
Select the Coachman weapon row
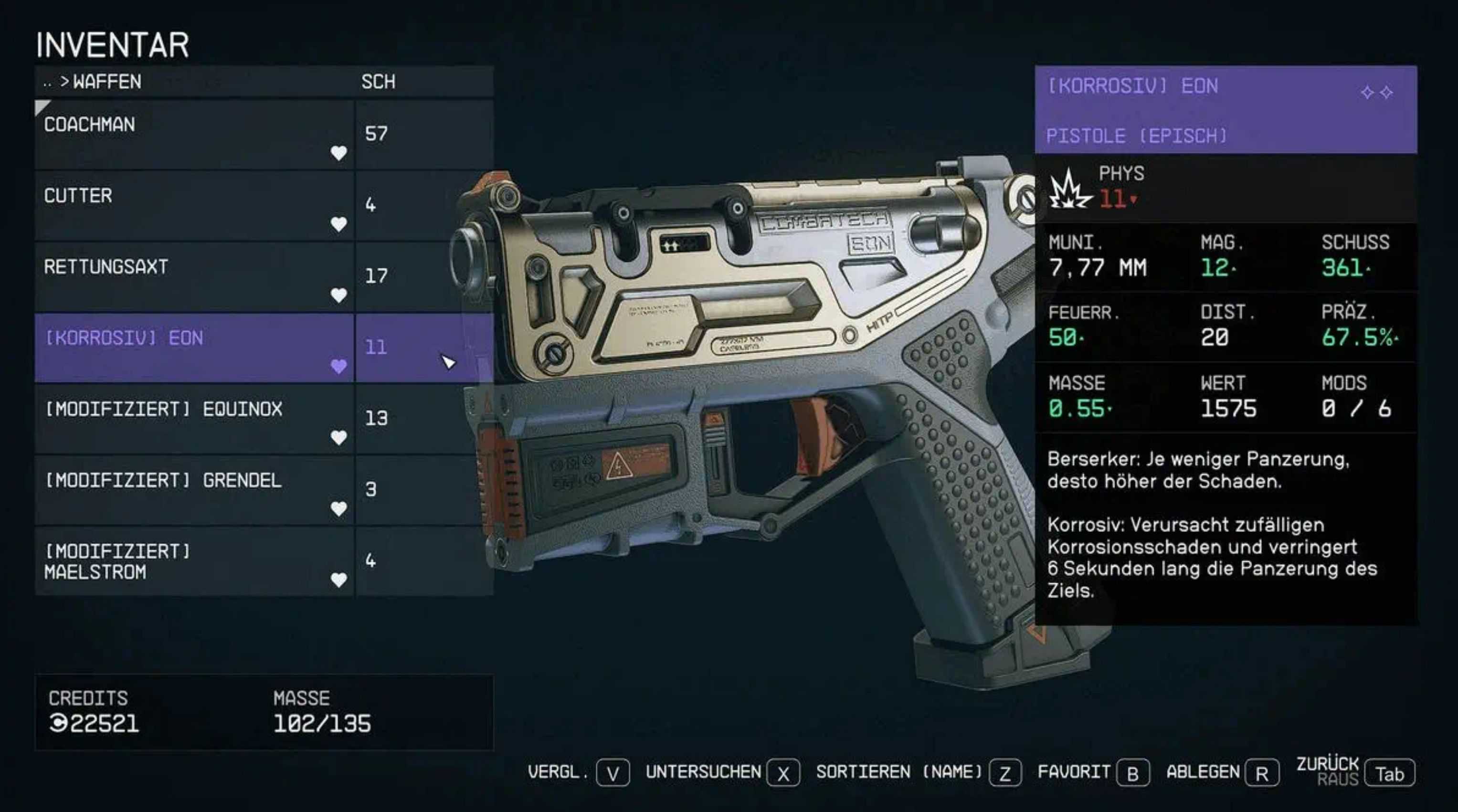(192, 134)
